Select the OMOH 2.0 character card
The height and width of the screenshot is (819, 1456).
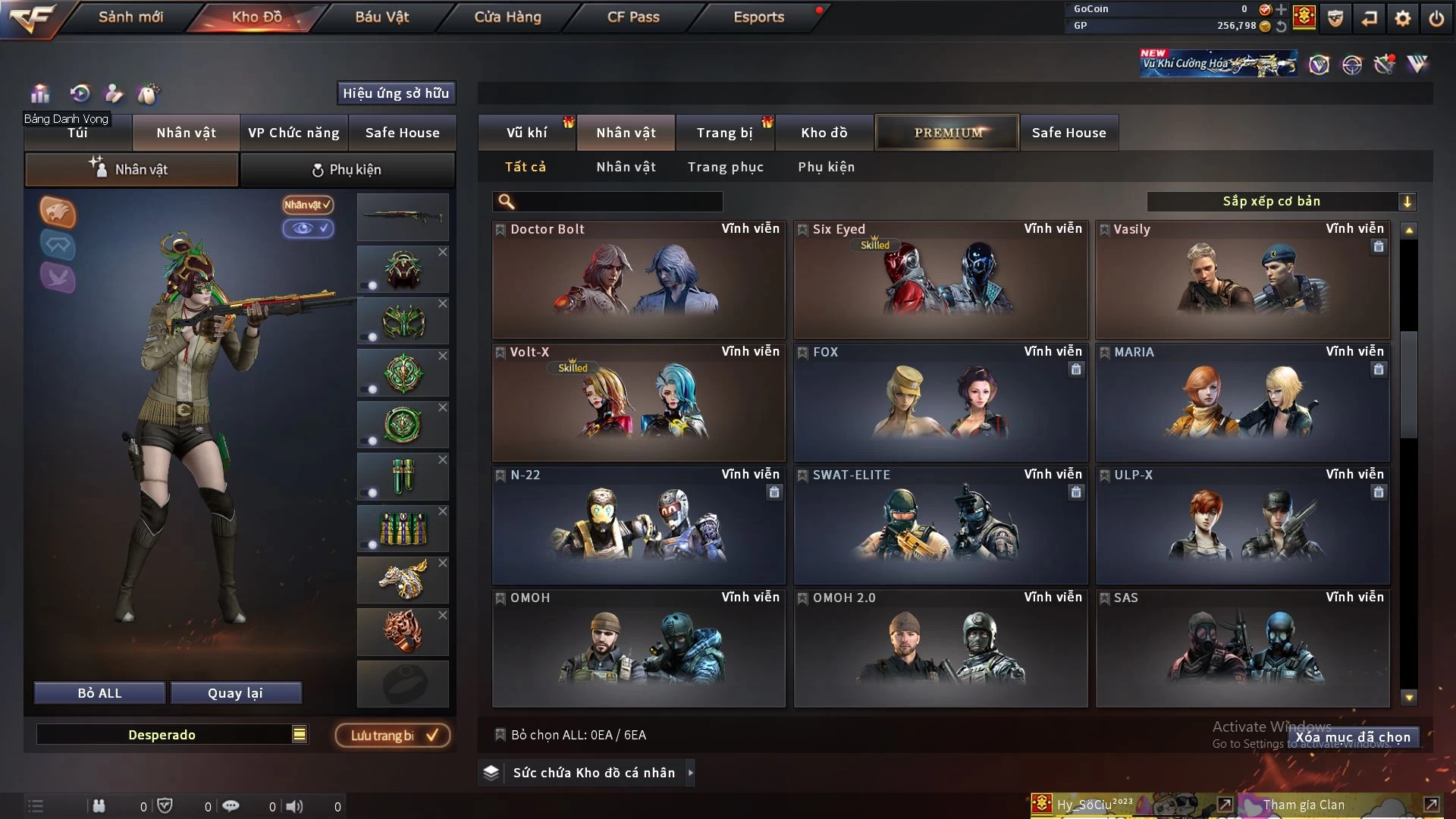point(940,649)
